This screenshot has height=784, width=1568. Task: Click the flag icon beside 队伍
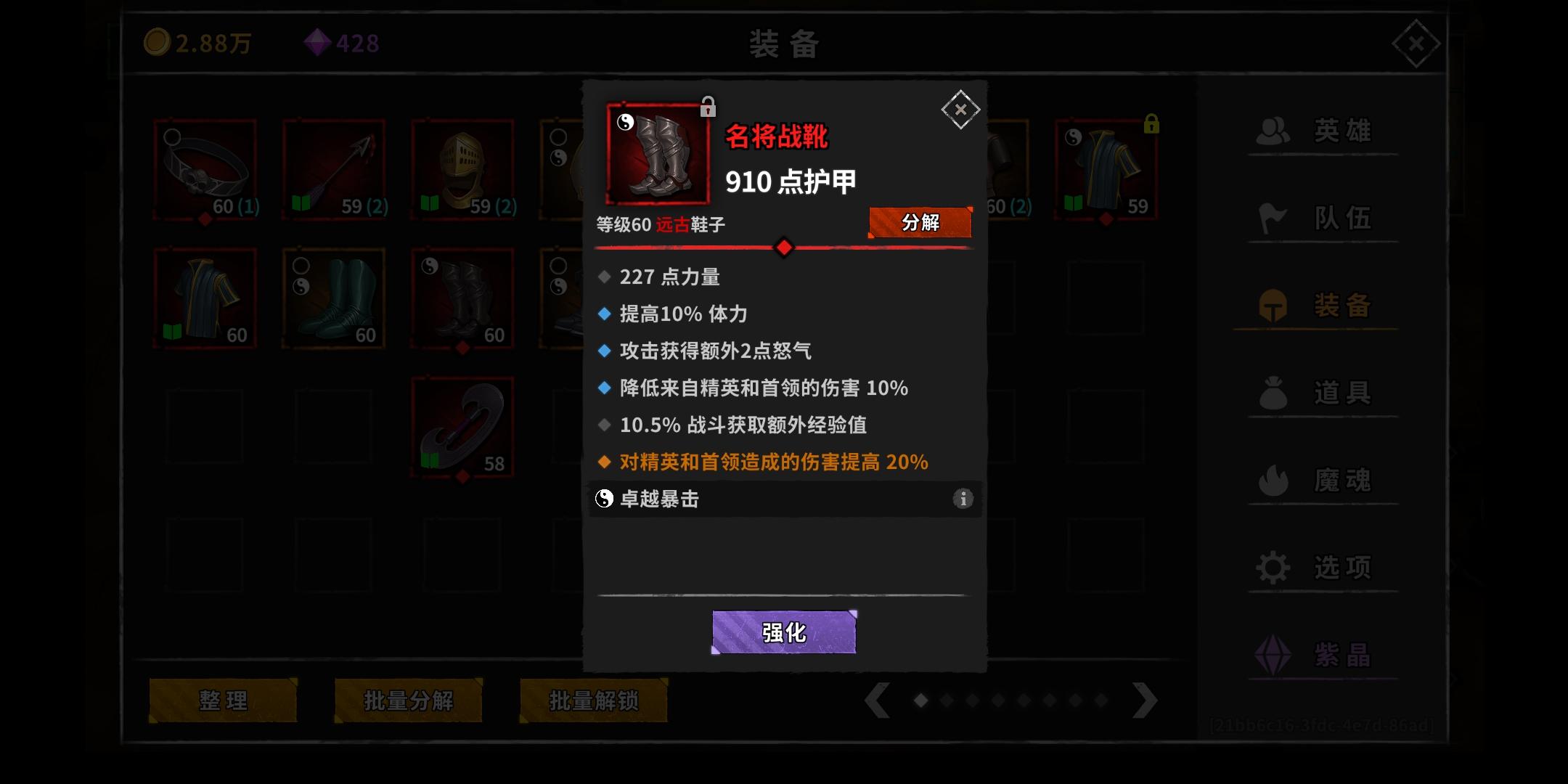click(x=1273, y=218)
